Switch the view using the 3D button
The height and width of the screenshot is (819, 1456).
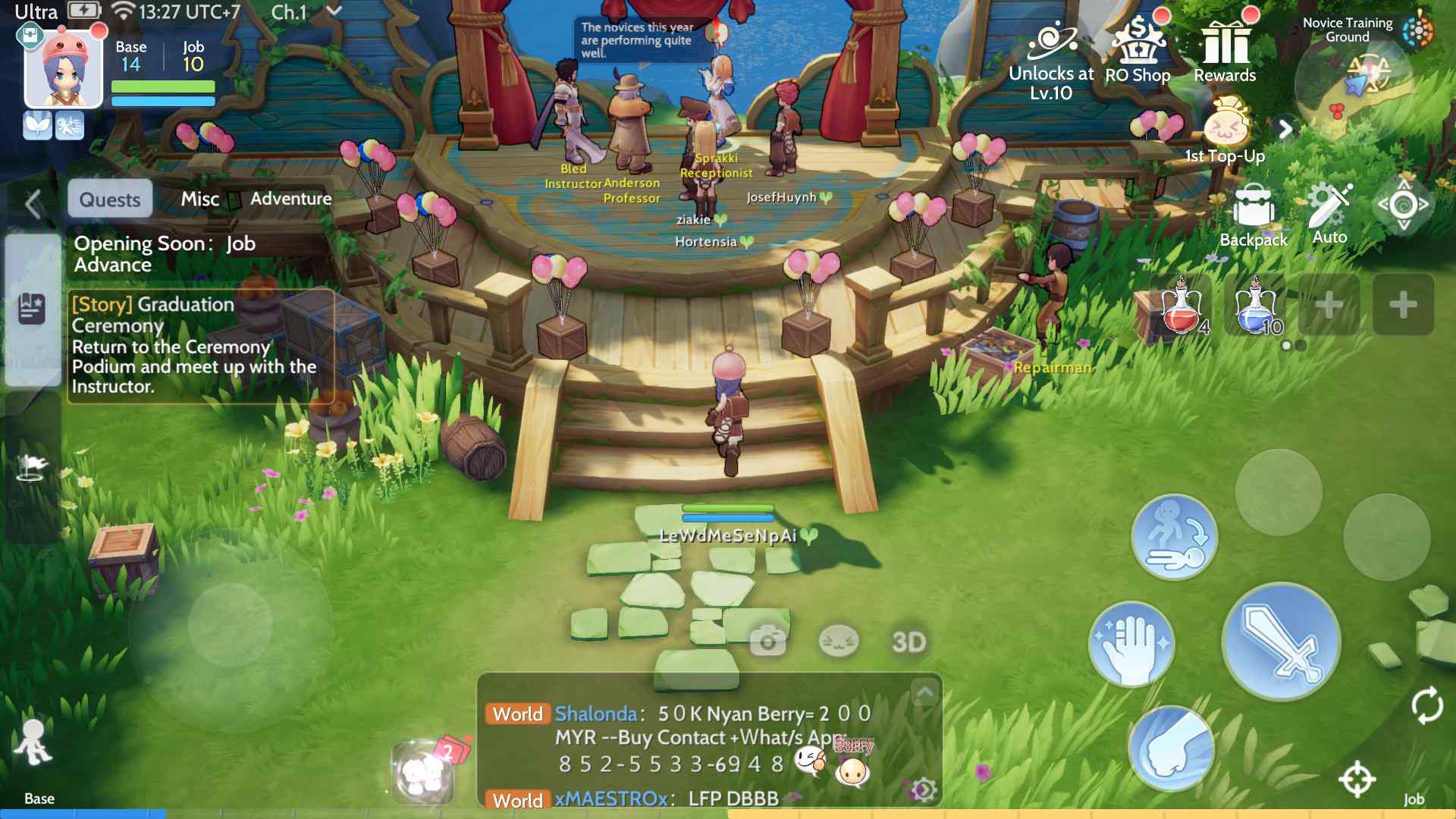908,642
